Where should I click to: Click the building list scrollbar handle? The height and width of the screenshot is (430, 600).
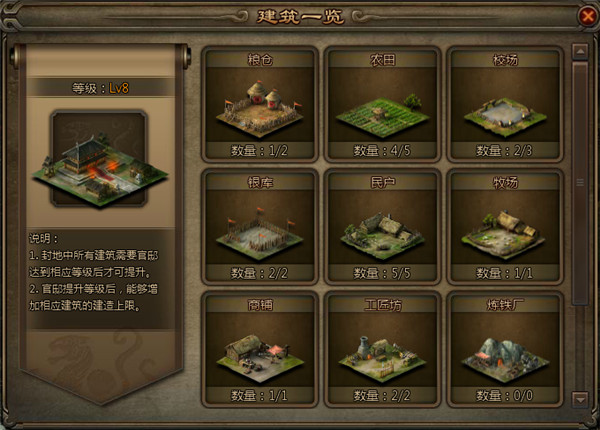579,182
